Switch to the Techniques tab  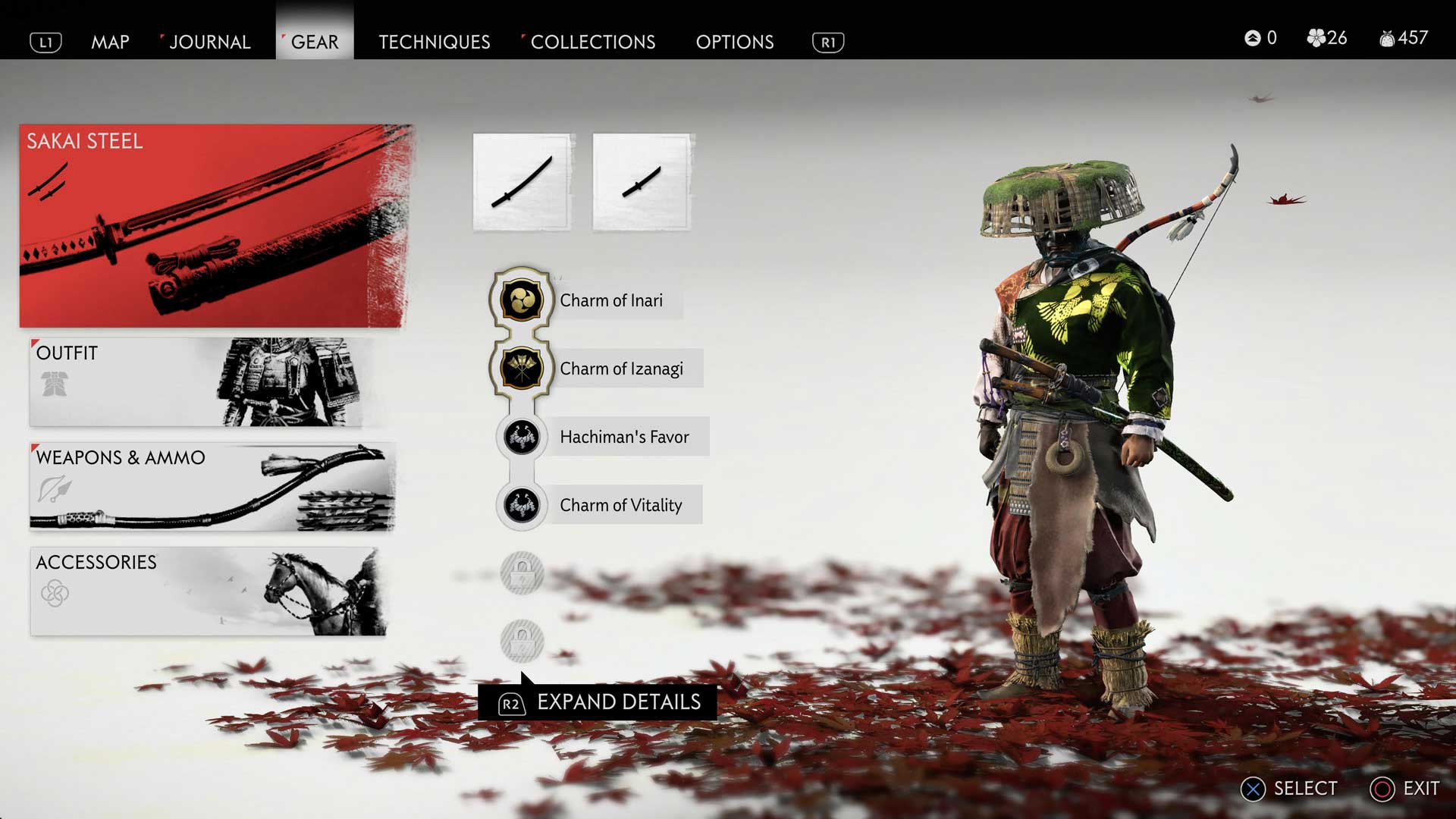[435, 42]
